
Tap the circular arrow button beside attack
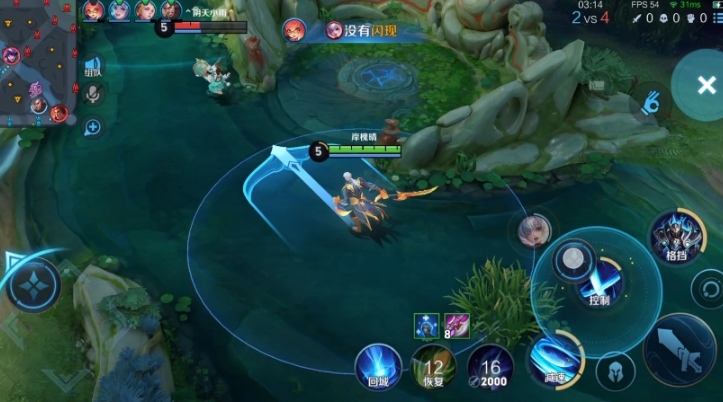(x=707, y=291)
